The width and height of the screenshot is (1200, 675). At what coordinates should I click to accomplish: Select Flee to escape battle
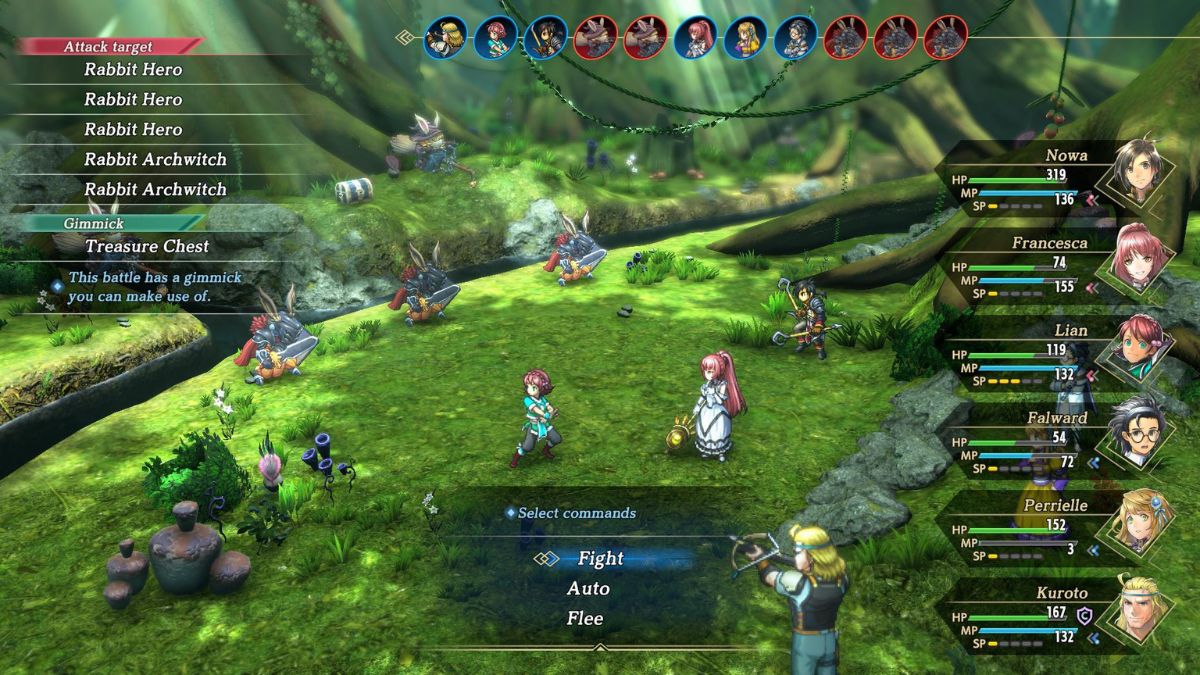click(x=585, y=619)
